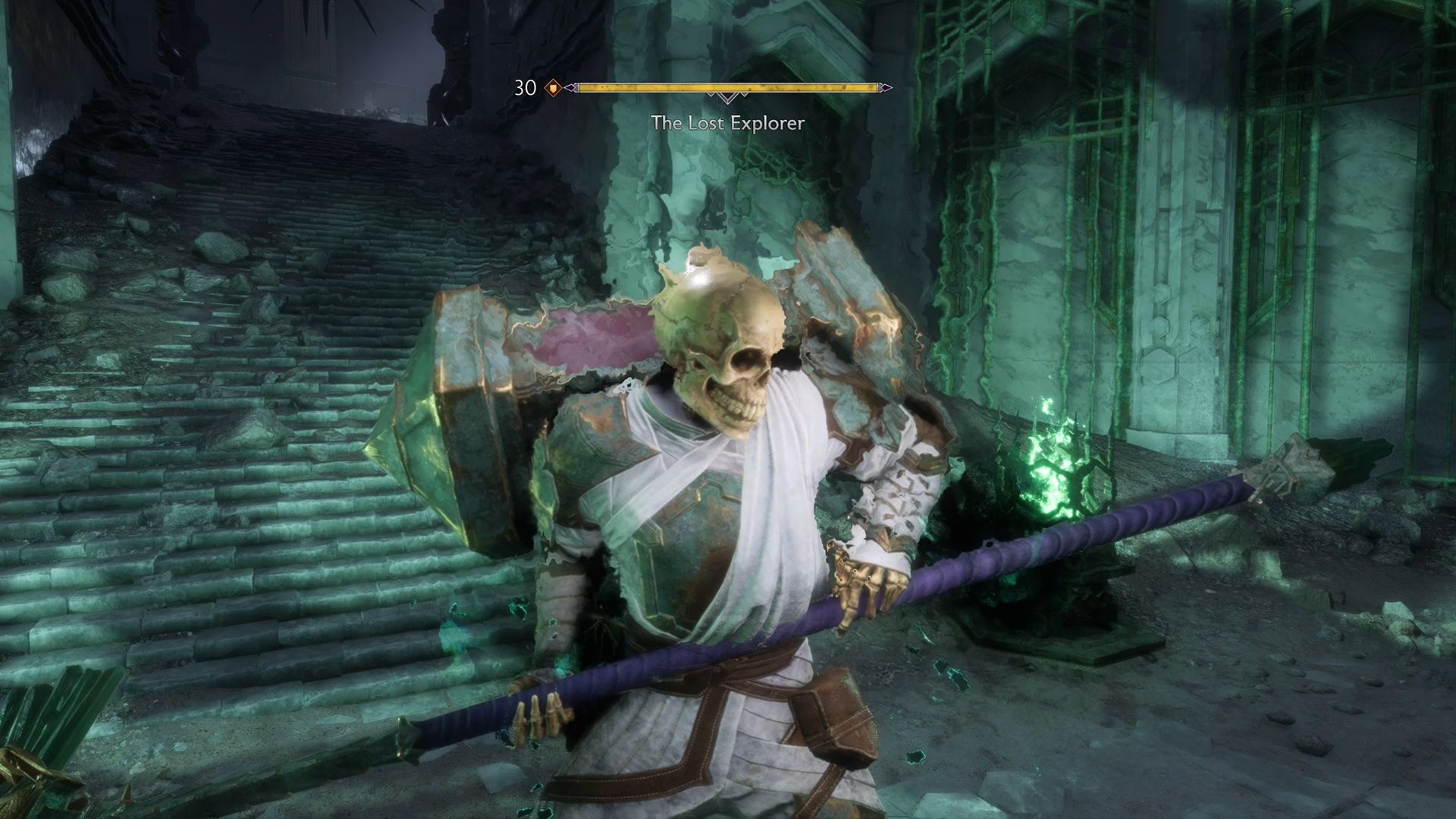
Task: Click the boss name 'The Lost Explorer'
Action: [728, 121]
